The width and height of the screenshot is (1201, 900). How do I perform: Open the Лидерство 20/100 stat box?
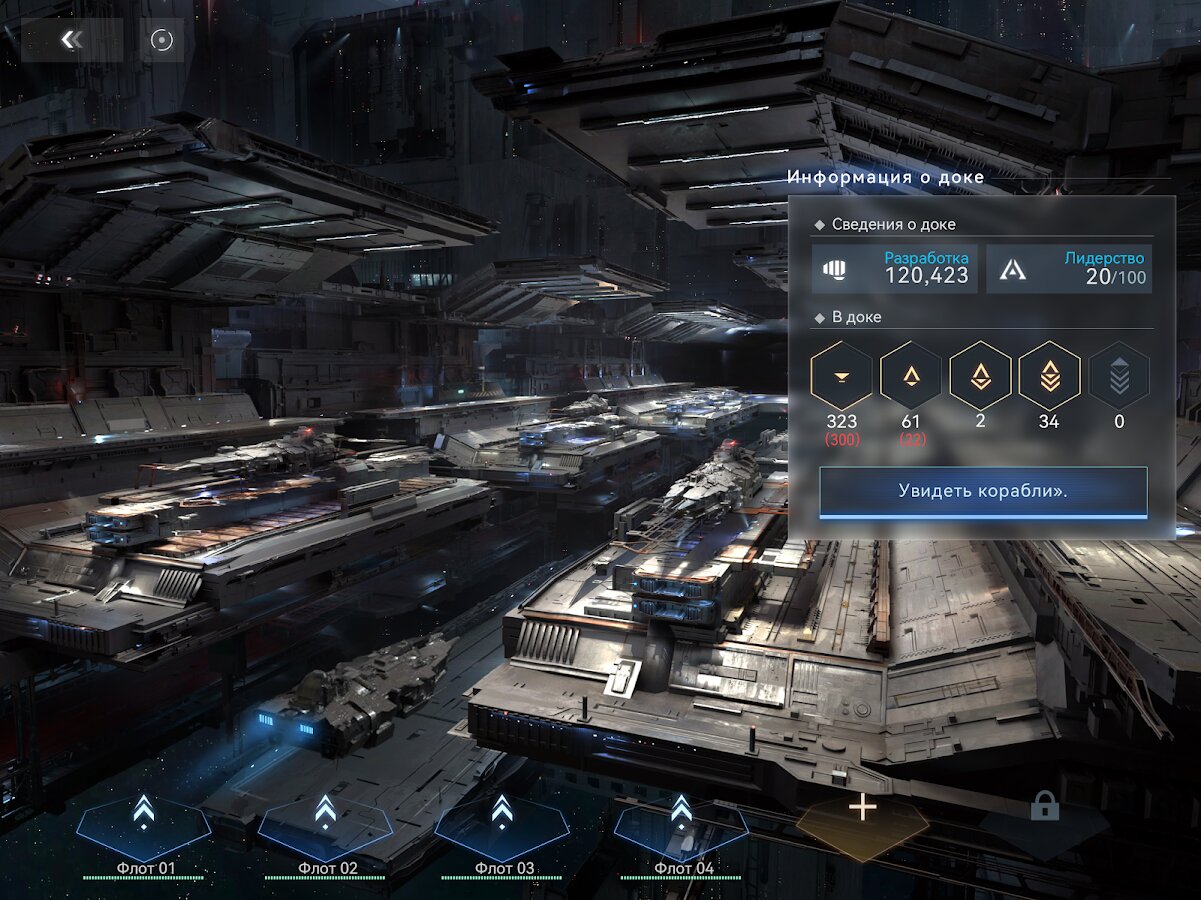click(1069, 269)
